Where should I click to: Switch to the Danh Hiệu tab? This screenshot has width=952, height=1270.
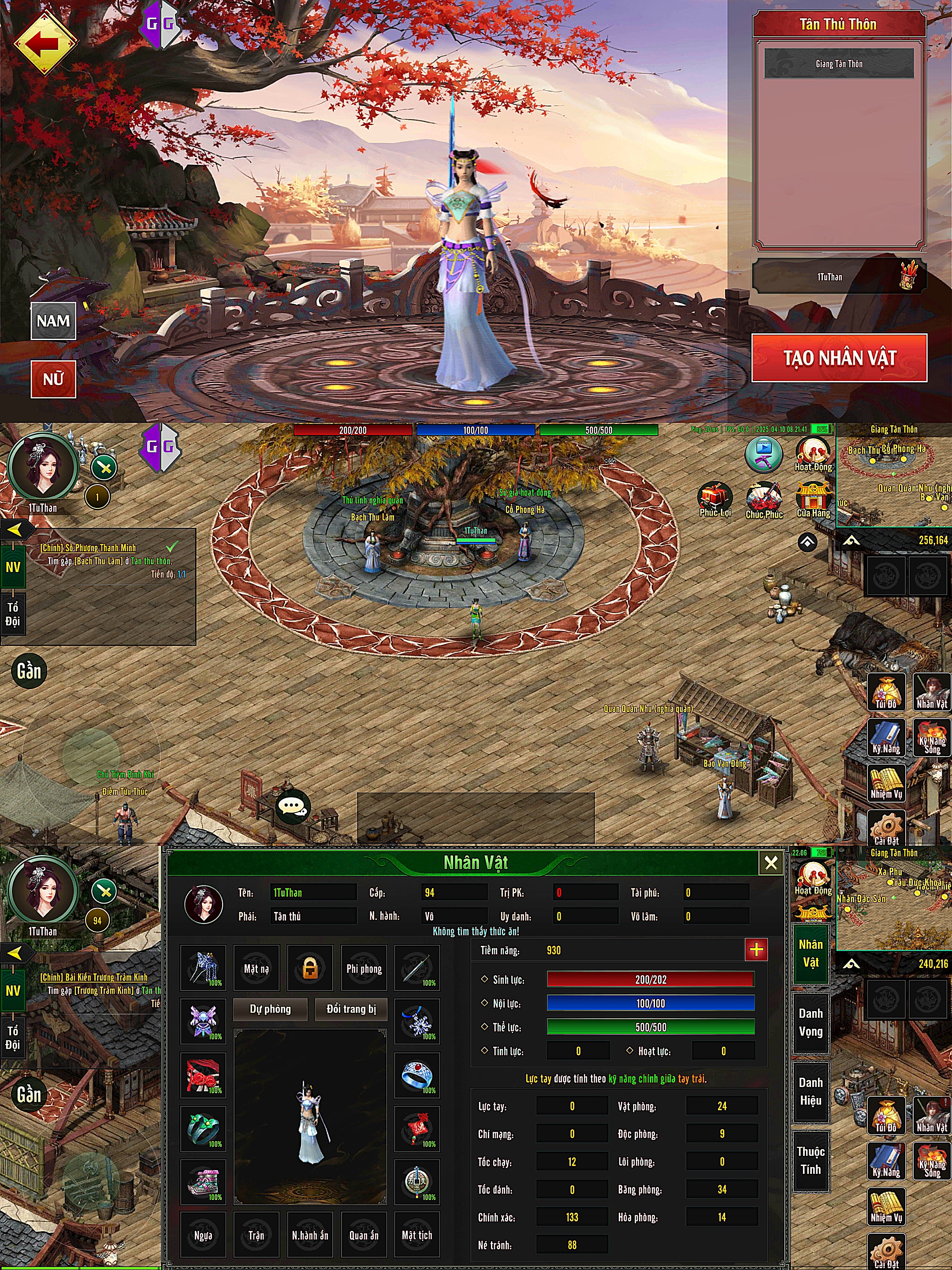810,1091
